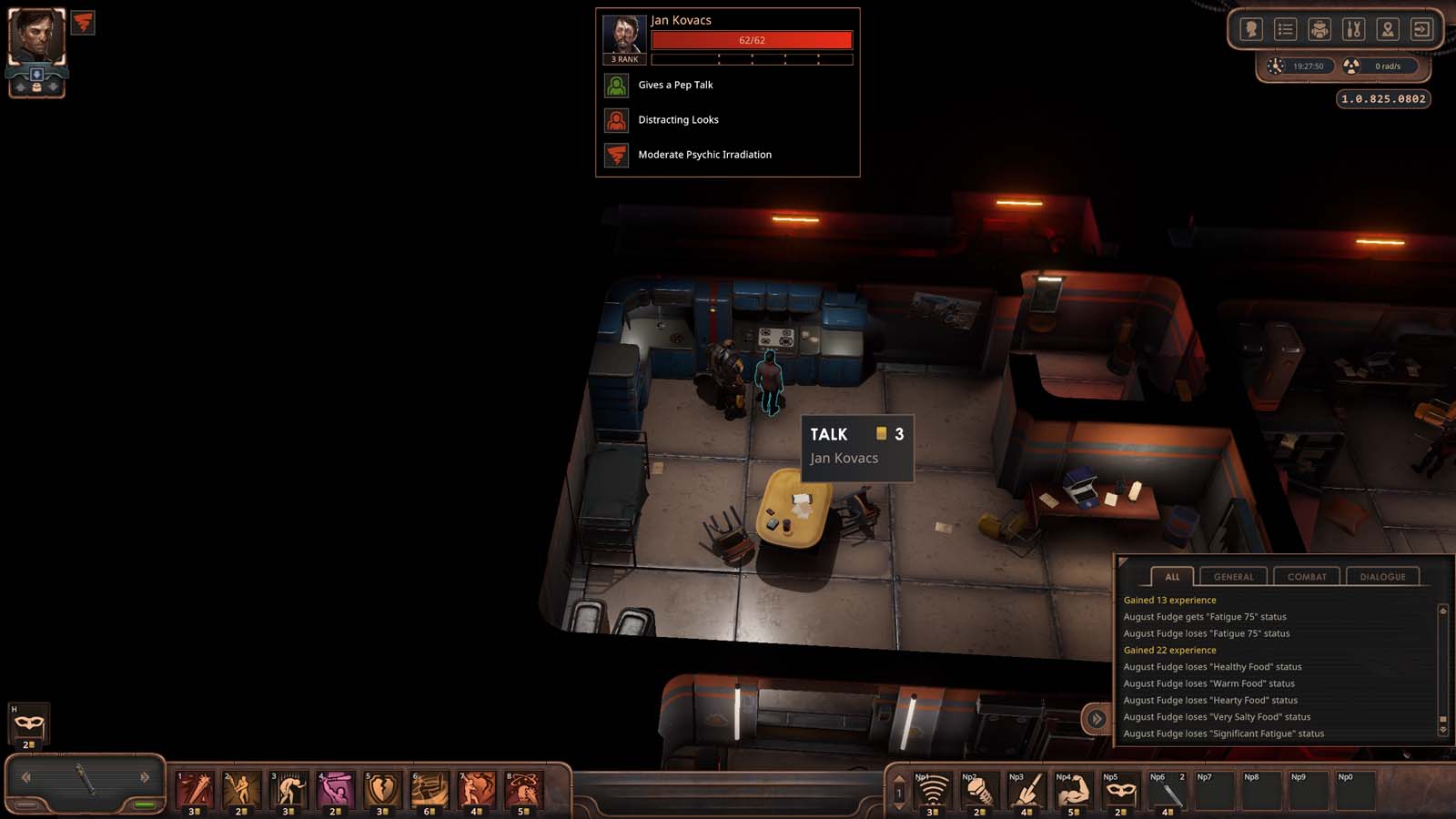Toggle sneak mode with the mask icon
The width and height of the screenshot is (1456, 819).
pos(27,722)
